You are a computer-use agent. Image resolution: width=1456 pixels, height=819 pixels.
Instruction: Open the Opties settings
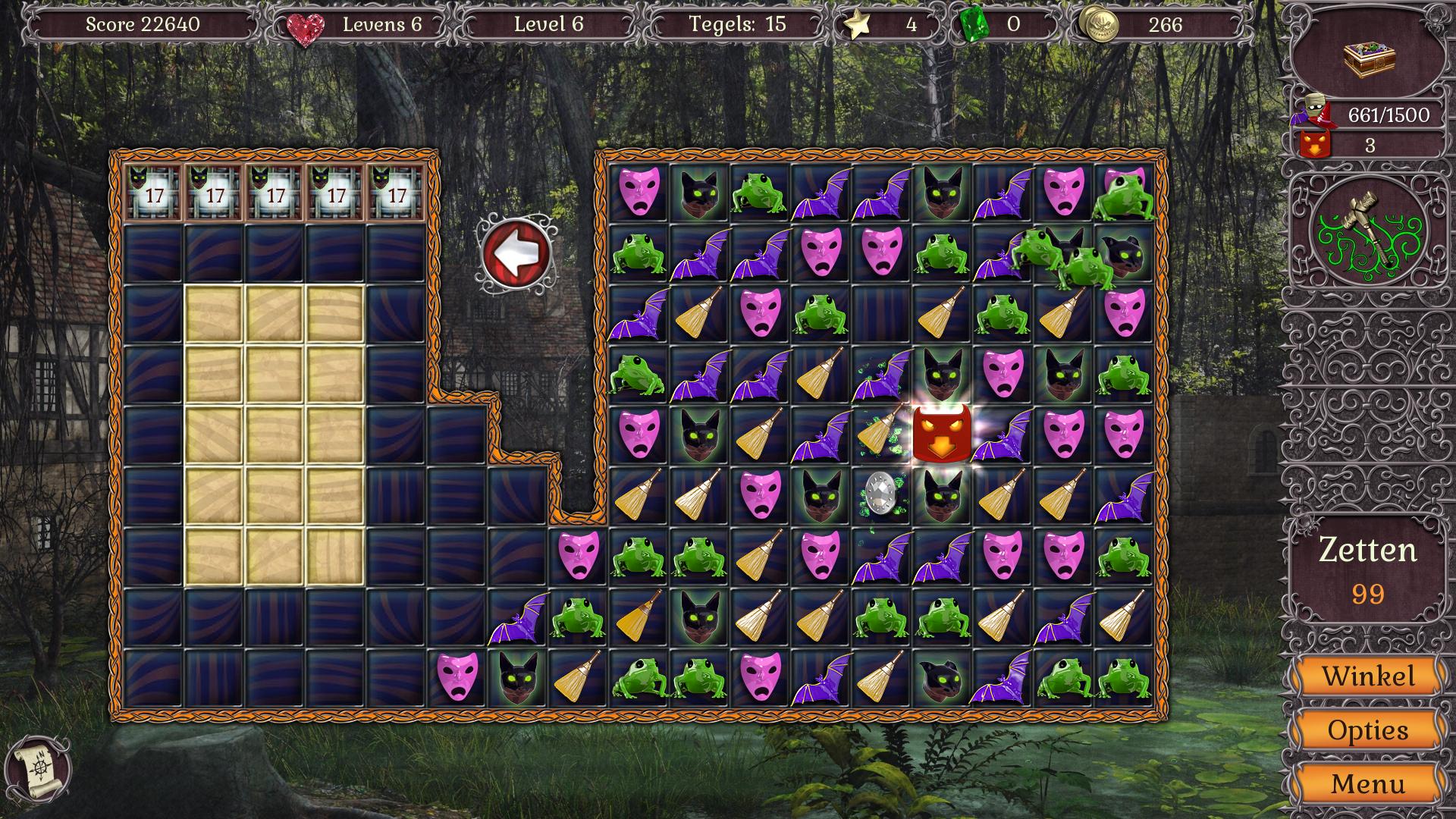click(1367, 730)
